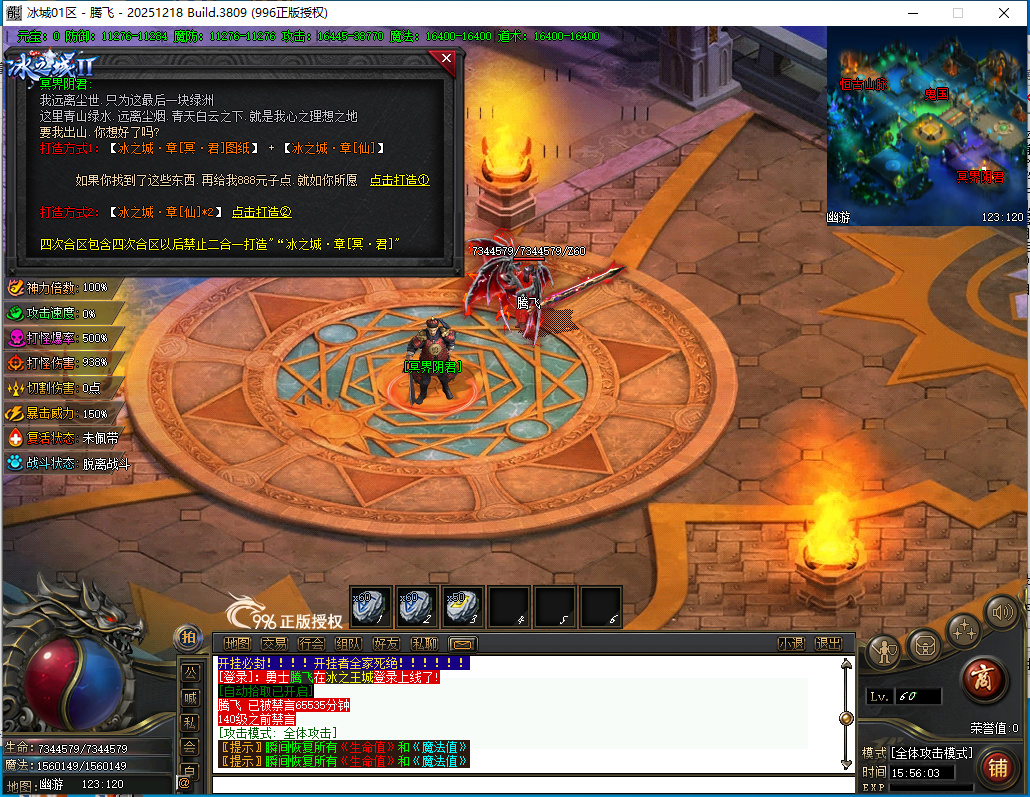This screenshot has height=797, width=1030.
Task: Open the mail envelope icon
Action: click(x=462, y=643)
